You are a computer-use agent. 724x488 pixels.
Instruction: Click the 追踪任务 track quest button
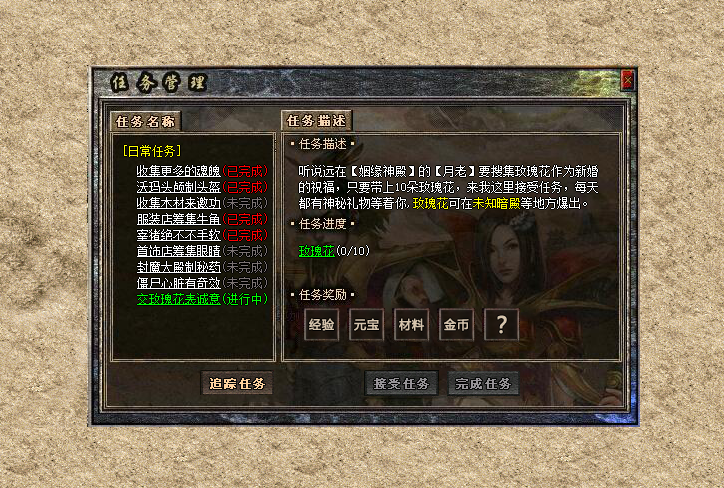pyautogui.click(x=236, y=383)
